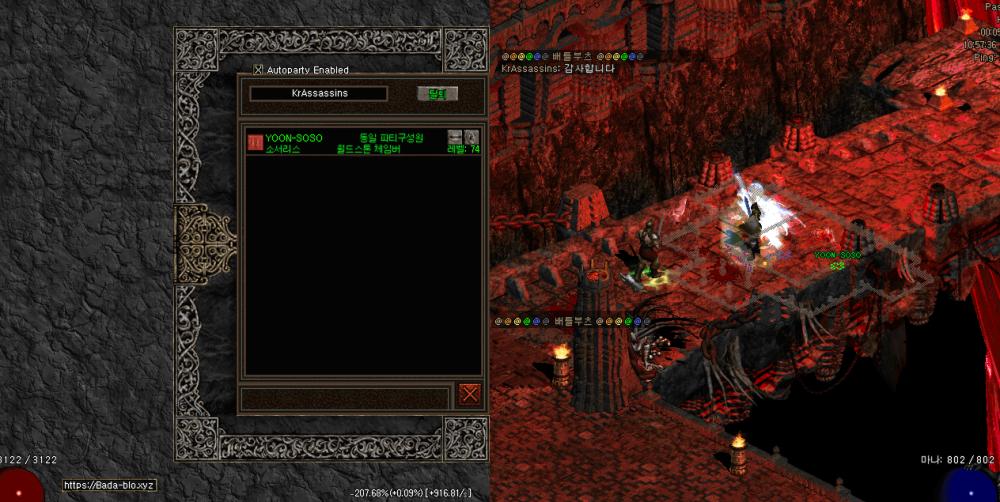Click the first grey button above level 74
Viewport: 1000px width, 502px height.
[455, 136]
